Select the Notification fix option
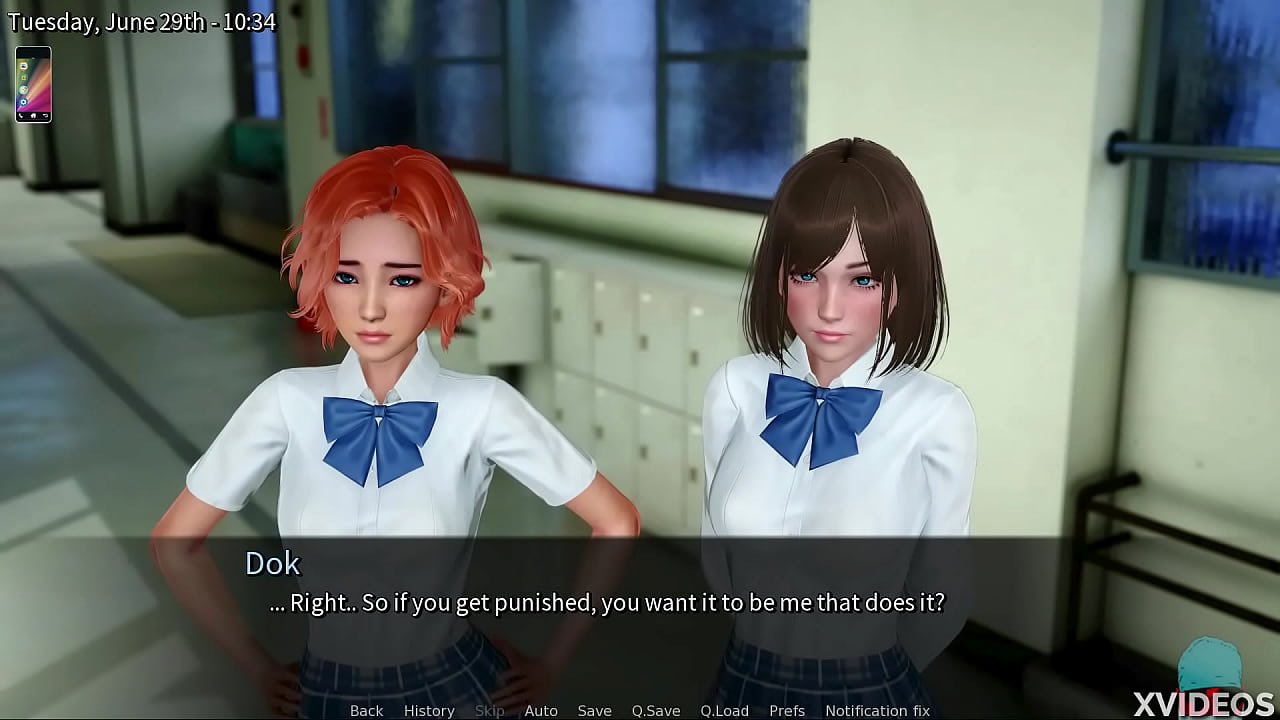The width and height of the screenshot is (1280, 720). 878,710
